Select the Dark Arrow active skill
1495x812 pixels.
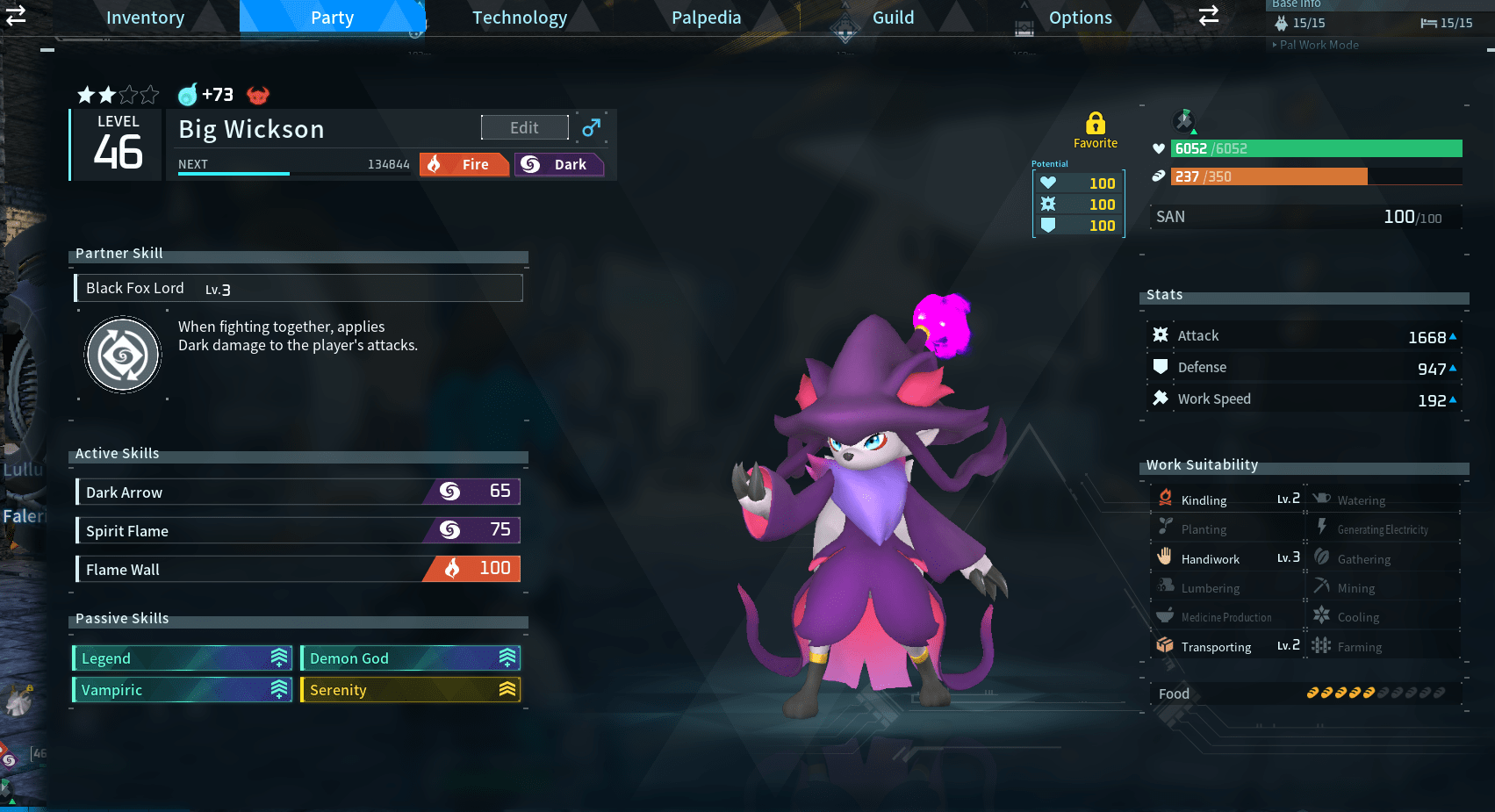(298, 492)
